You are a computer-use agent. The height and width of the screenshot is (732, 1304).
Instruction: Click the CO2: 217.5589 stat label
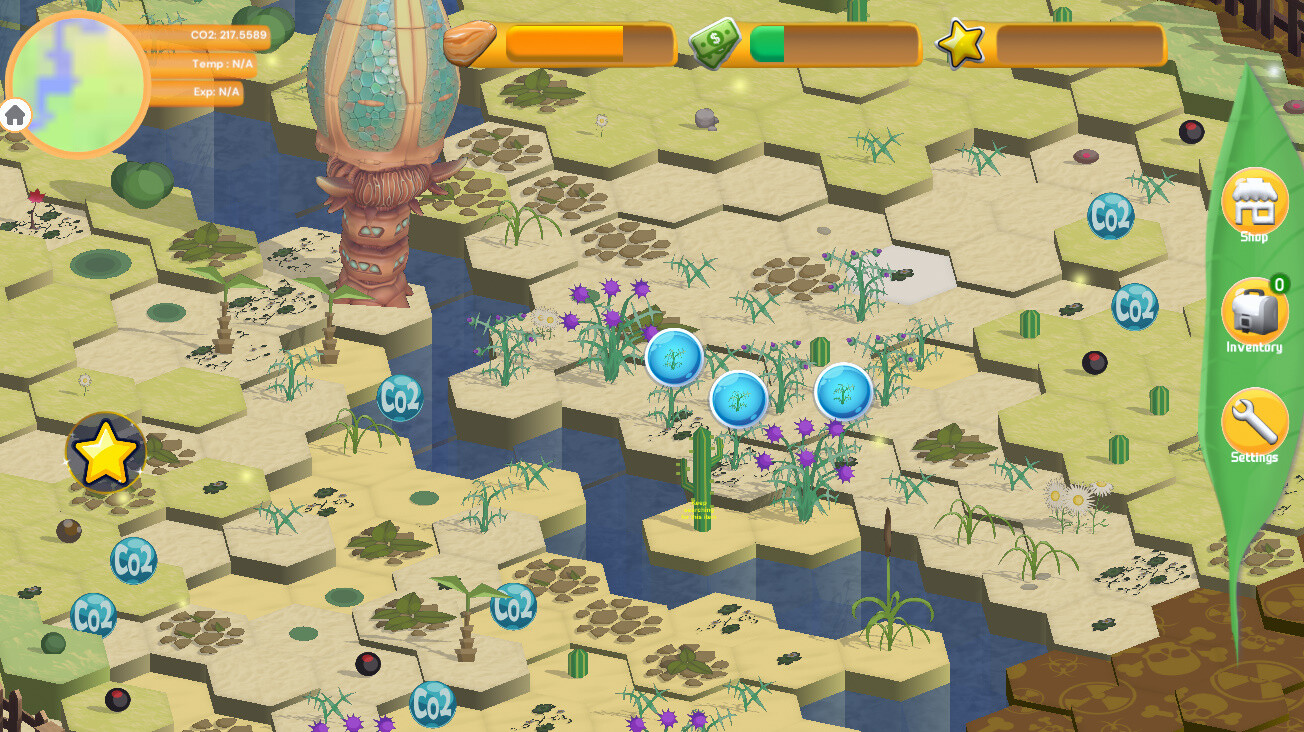click(x=232, y=33)
